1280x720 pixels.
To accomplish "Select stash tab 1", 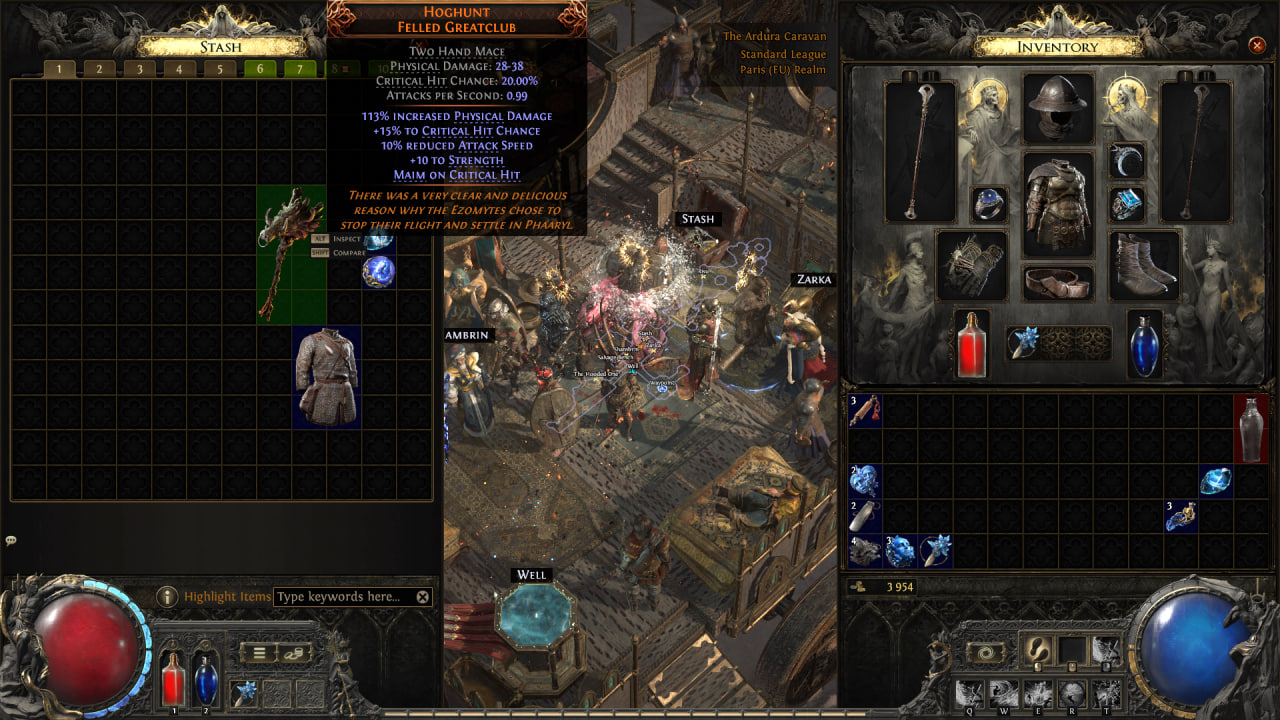I will click(59, 69).
